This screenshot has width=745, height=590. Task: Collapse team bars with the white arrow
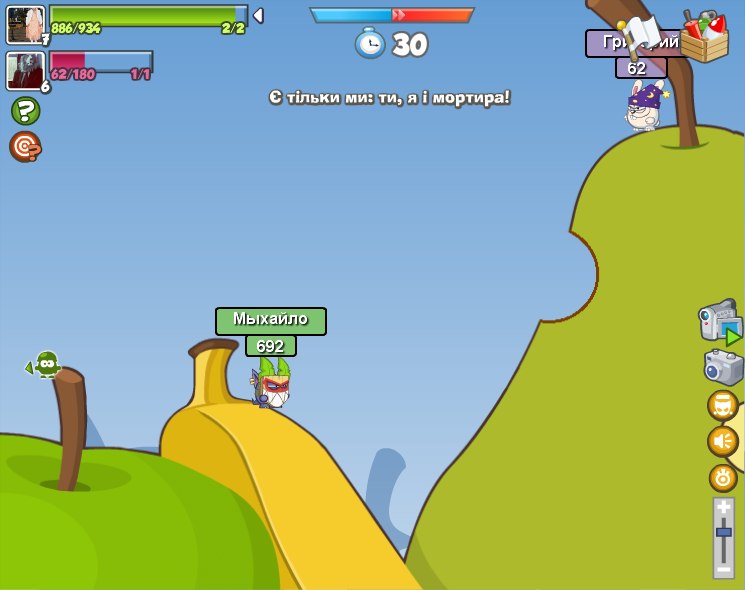pos(258,16)
